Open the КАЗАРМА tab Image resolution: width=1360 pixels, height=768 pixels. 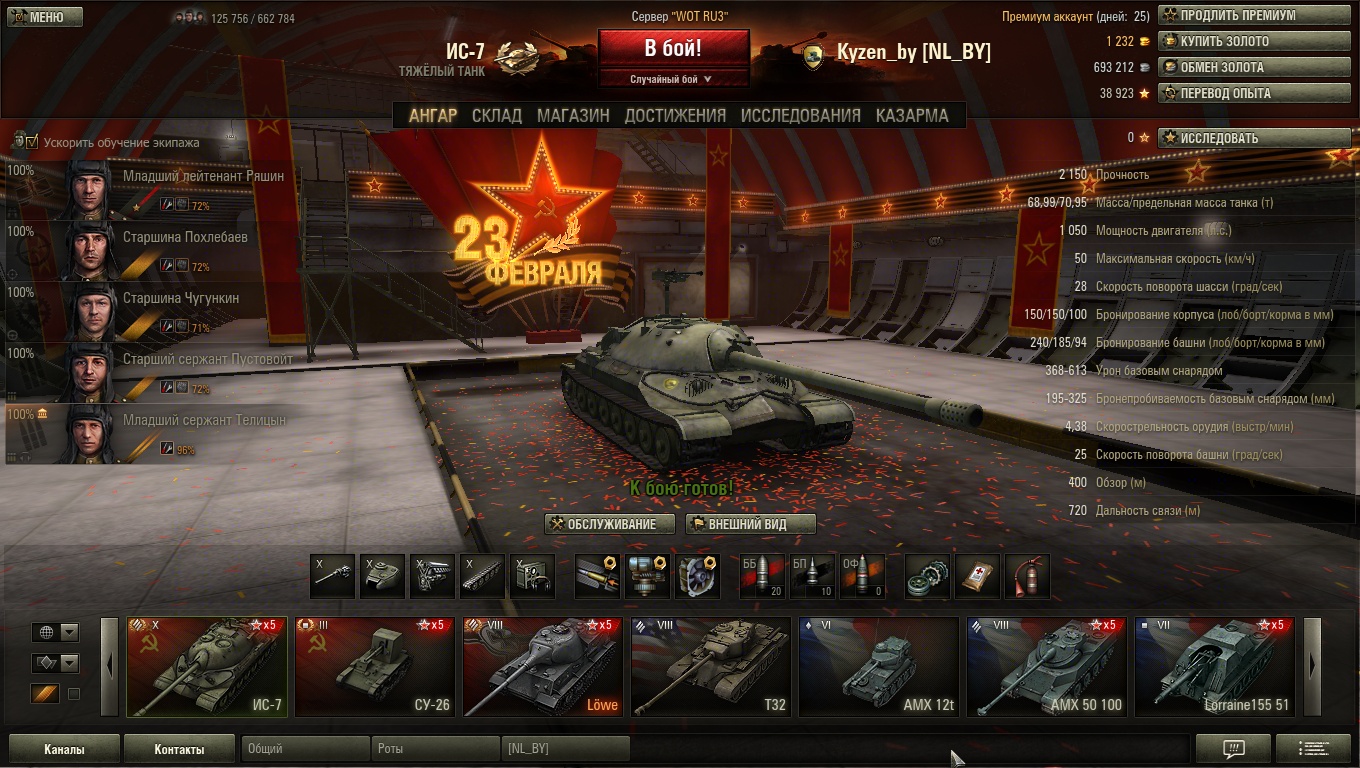(x=912, y=115)
